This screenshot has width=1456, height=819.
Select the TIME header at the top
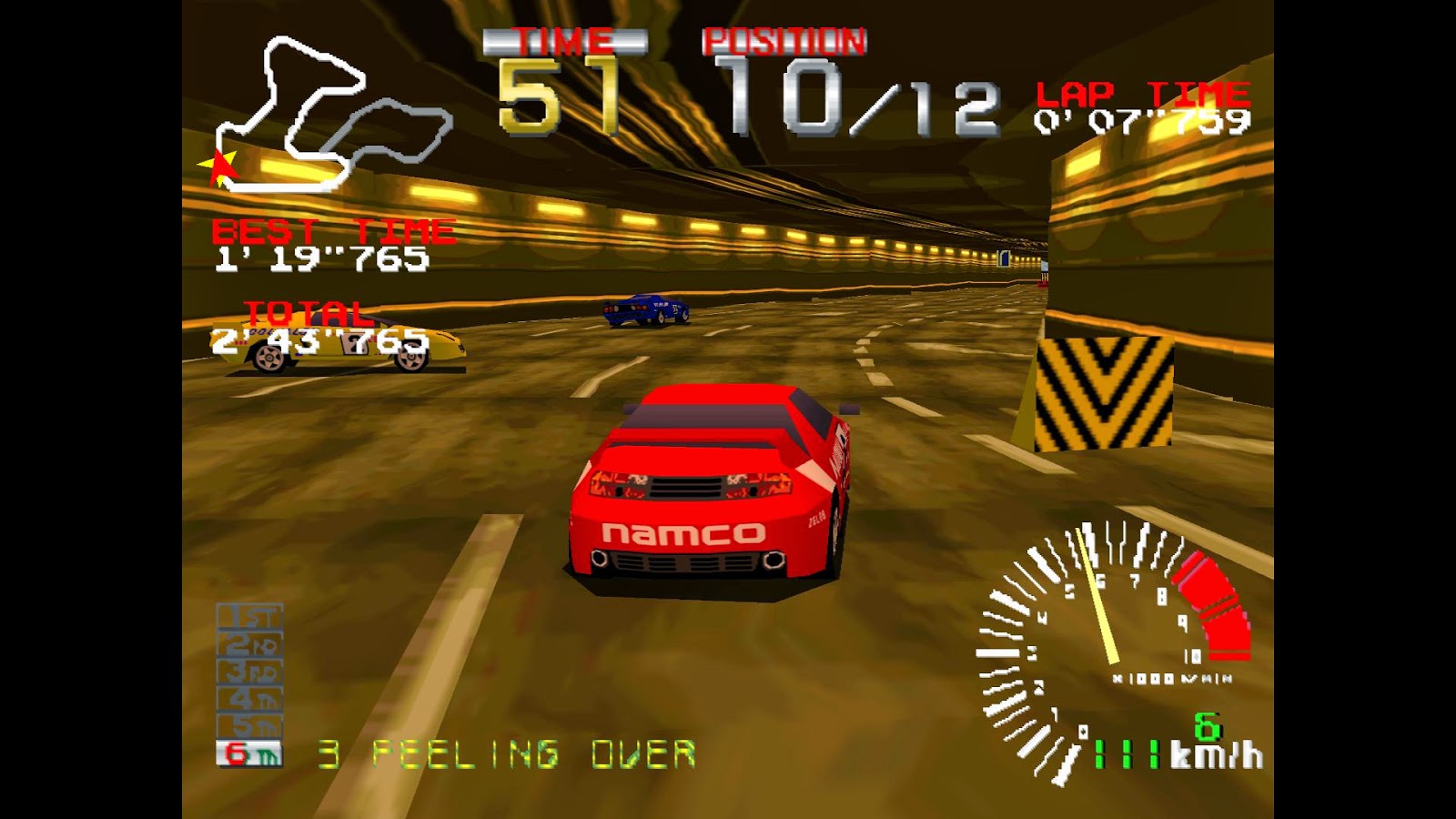(x=566, y=41)
